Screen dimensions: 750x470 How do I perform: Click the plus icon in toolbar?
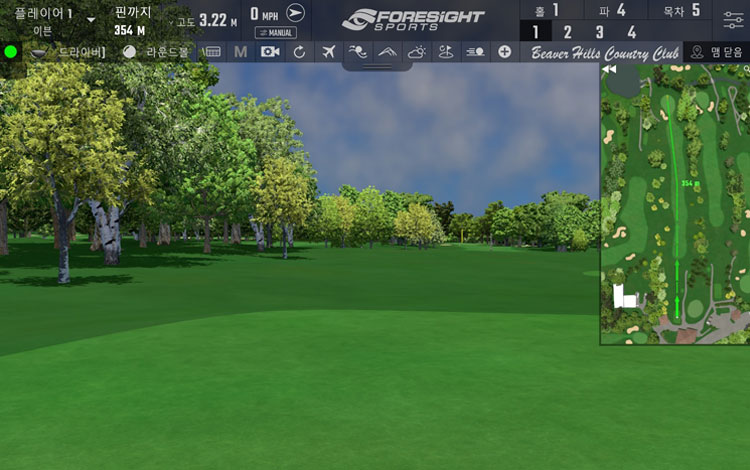click(504, 51)
